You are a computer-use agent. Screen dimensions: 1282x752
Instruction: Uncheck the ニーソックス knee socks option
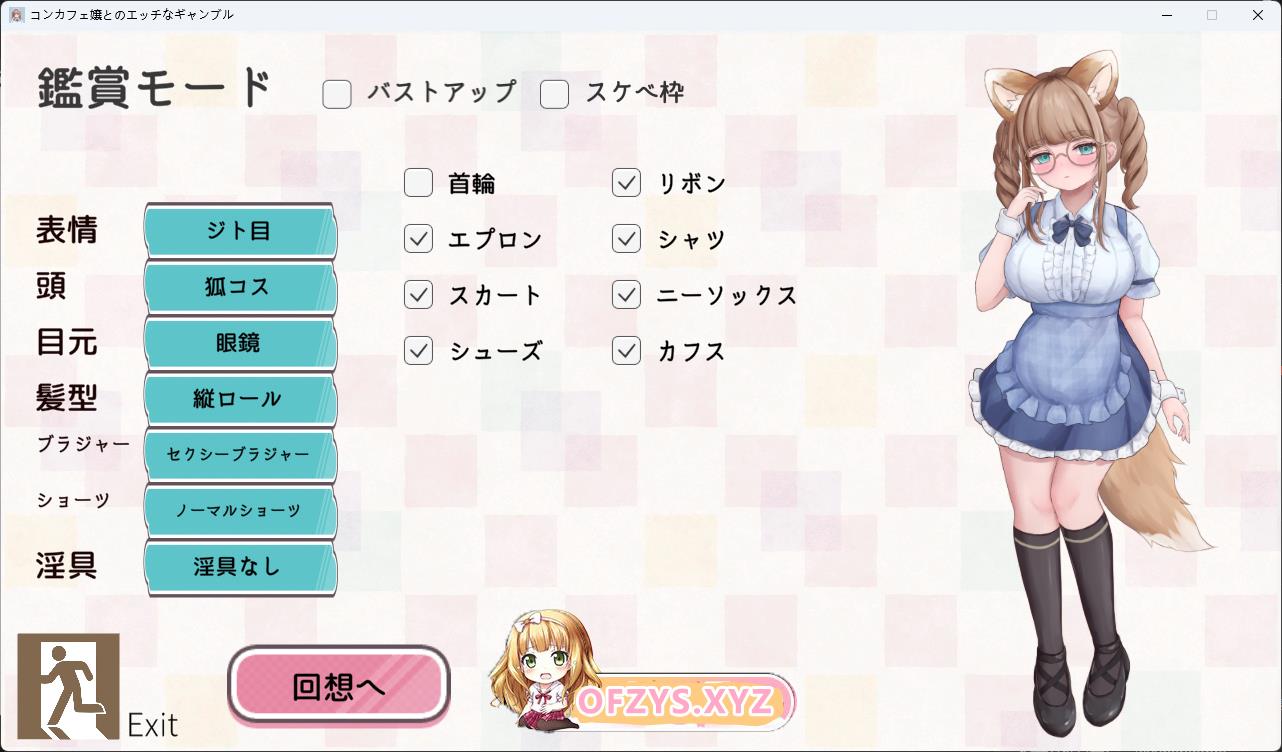[x=627, y=295]
